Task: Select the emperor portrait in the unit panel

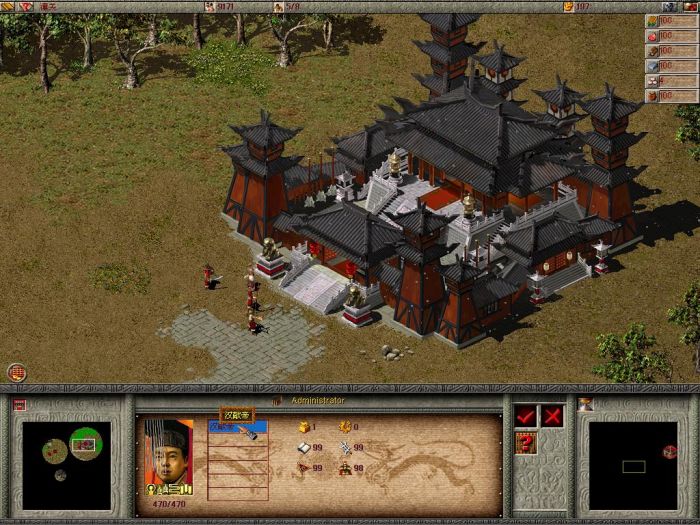Action: click(x=167, y=456)
